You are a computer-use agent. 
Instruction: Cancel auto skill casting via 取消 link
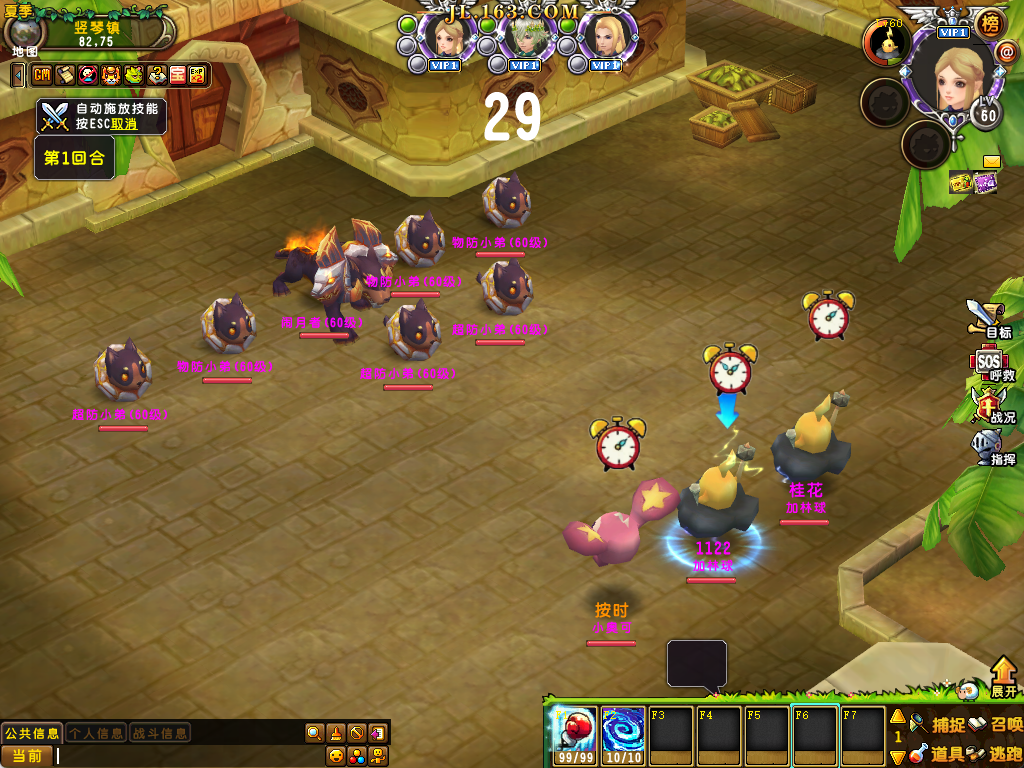coord(124,124)
